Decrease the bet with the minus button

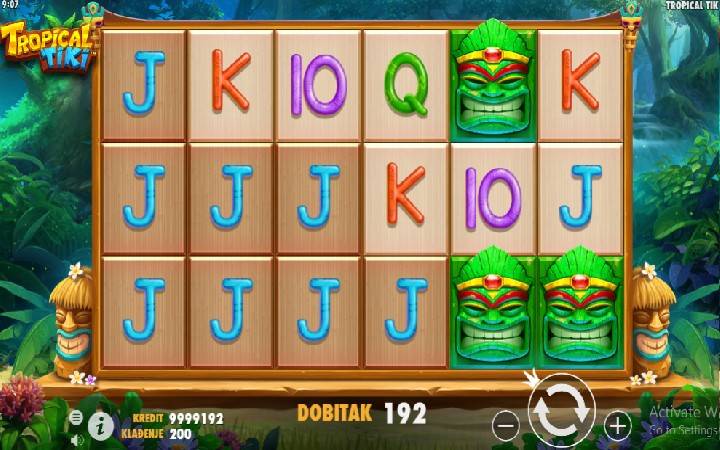[506, 426]
